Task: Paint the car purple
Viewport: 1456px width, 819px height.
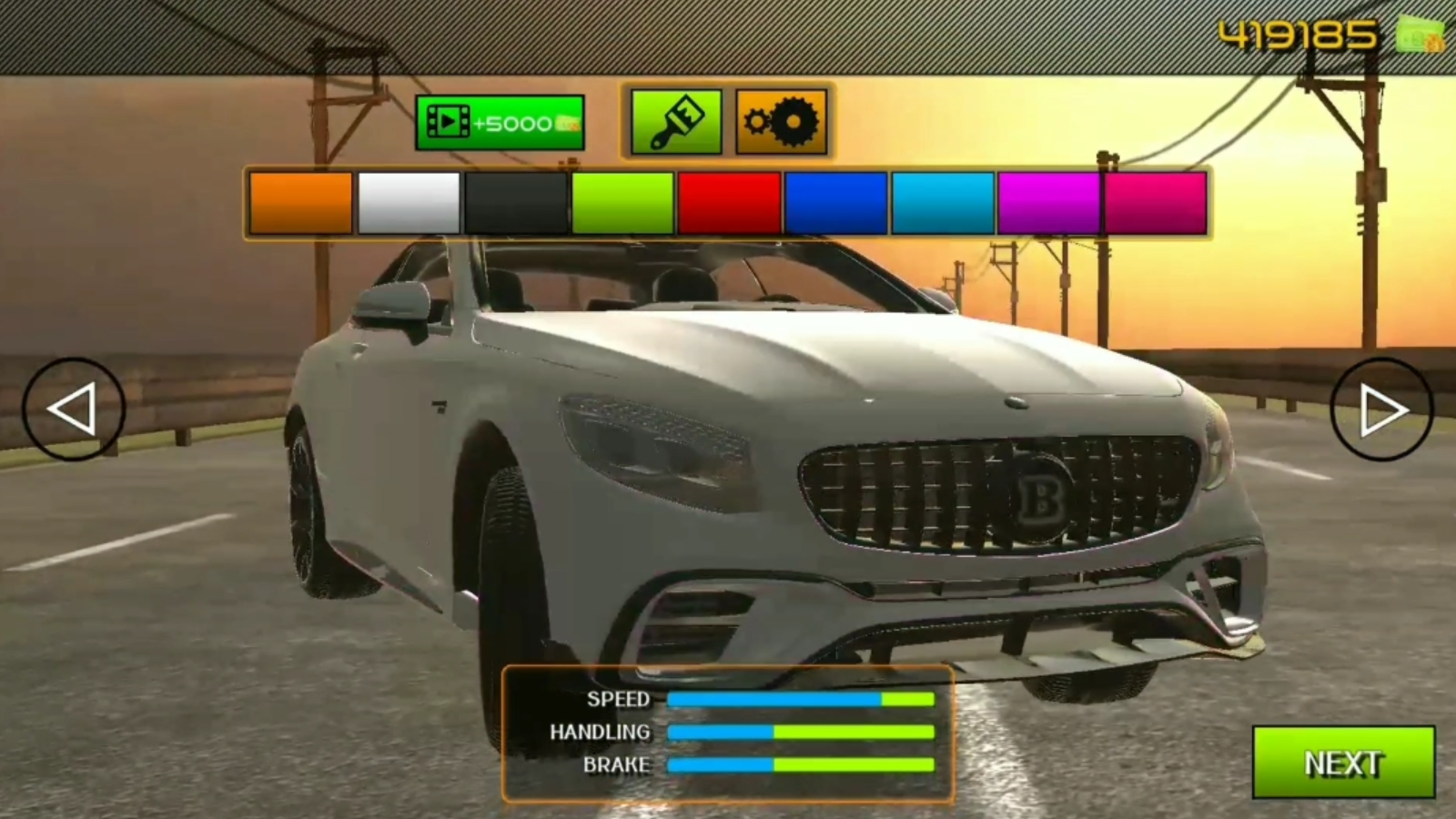Action: [1051, 201]
